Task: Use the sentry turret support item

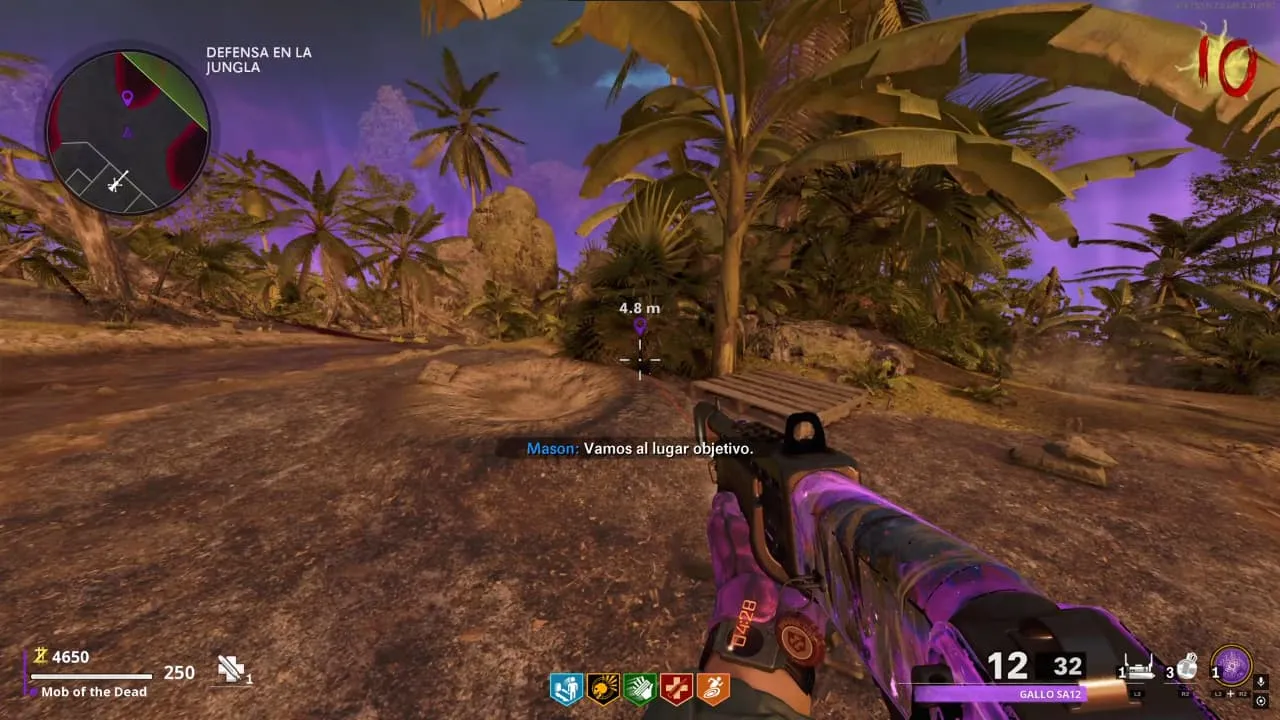Action: pyautogui.click(x=1141, y=668)
